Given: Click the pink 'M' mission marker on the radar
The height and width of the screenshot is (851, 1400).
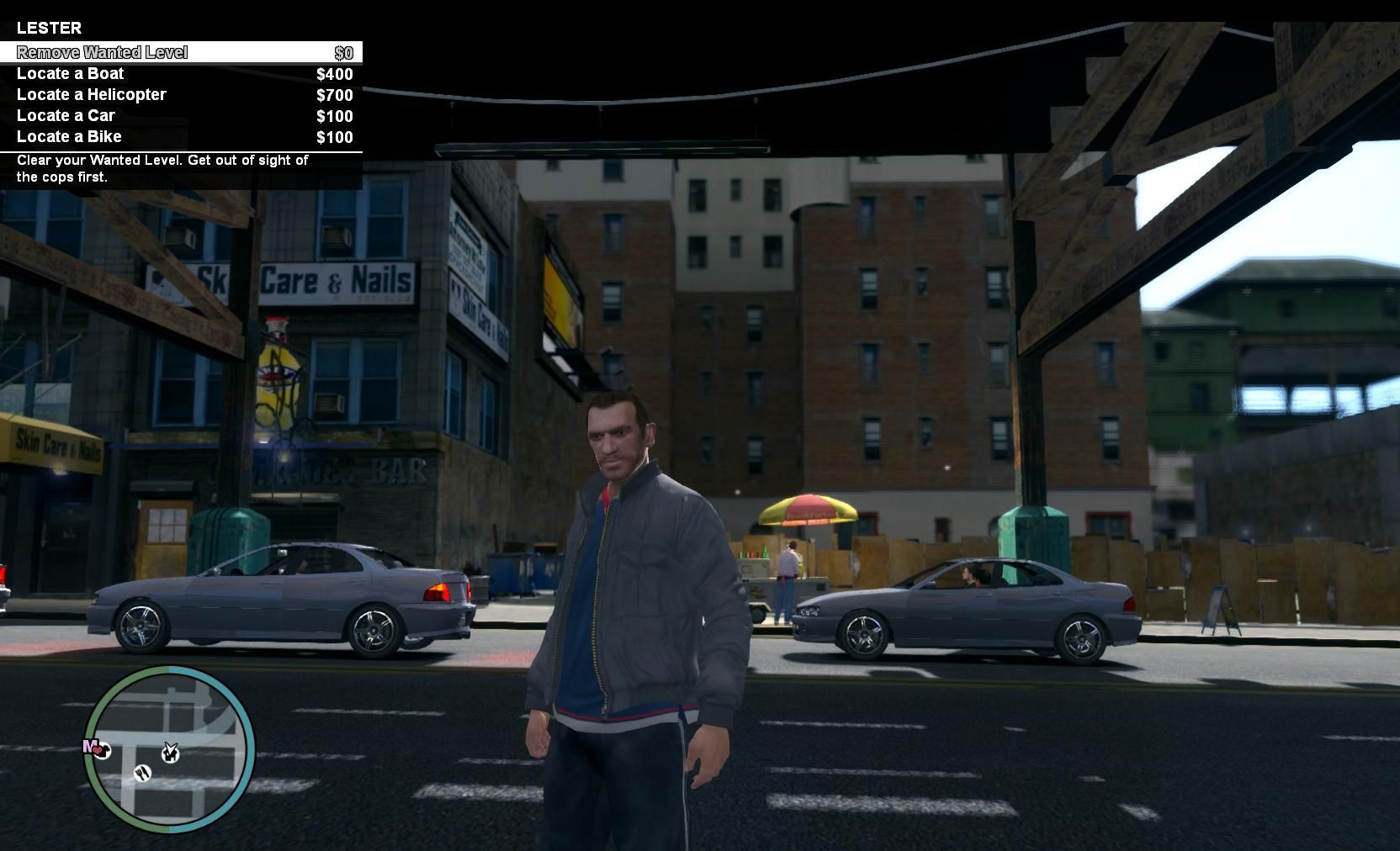Looking at the screenshot, I should 88,745.
